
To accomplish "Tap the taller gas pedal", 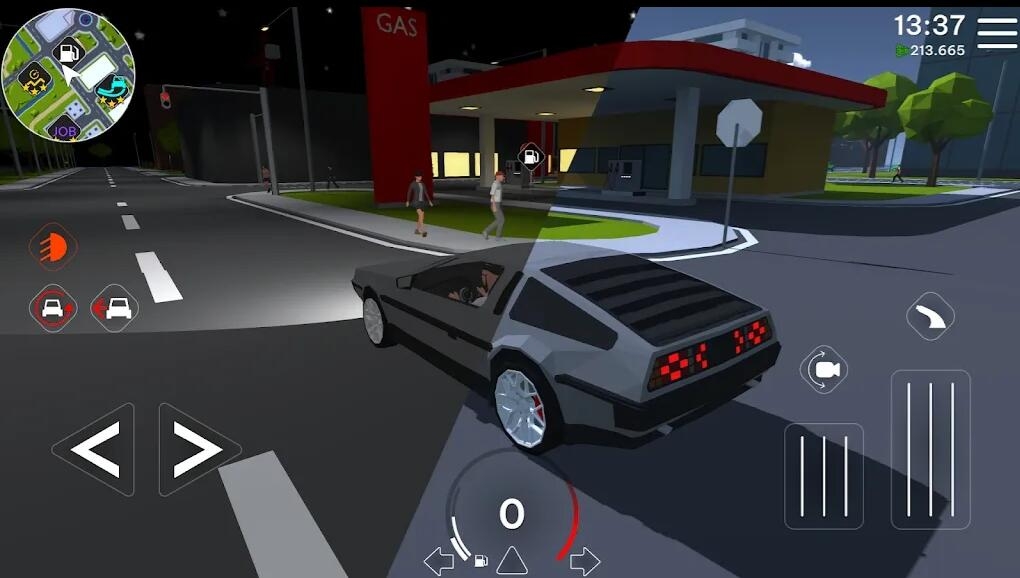I will [x=930, y=449].
